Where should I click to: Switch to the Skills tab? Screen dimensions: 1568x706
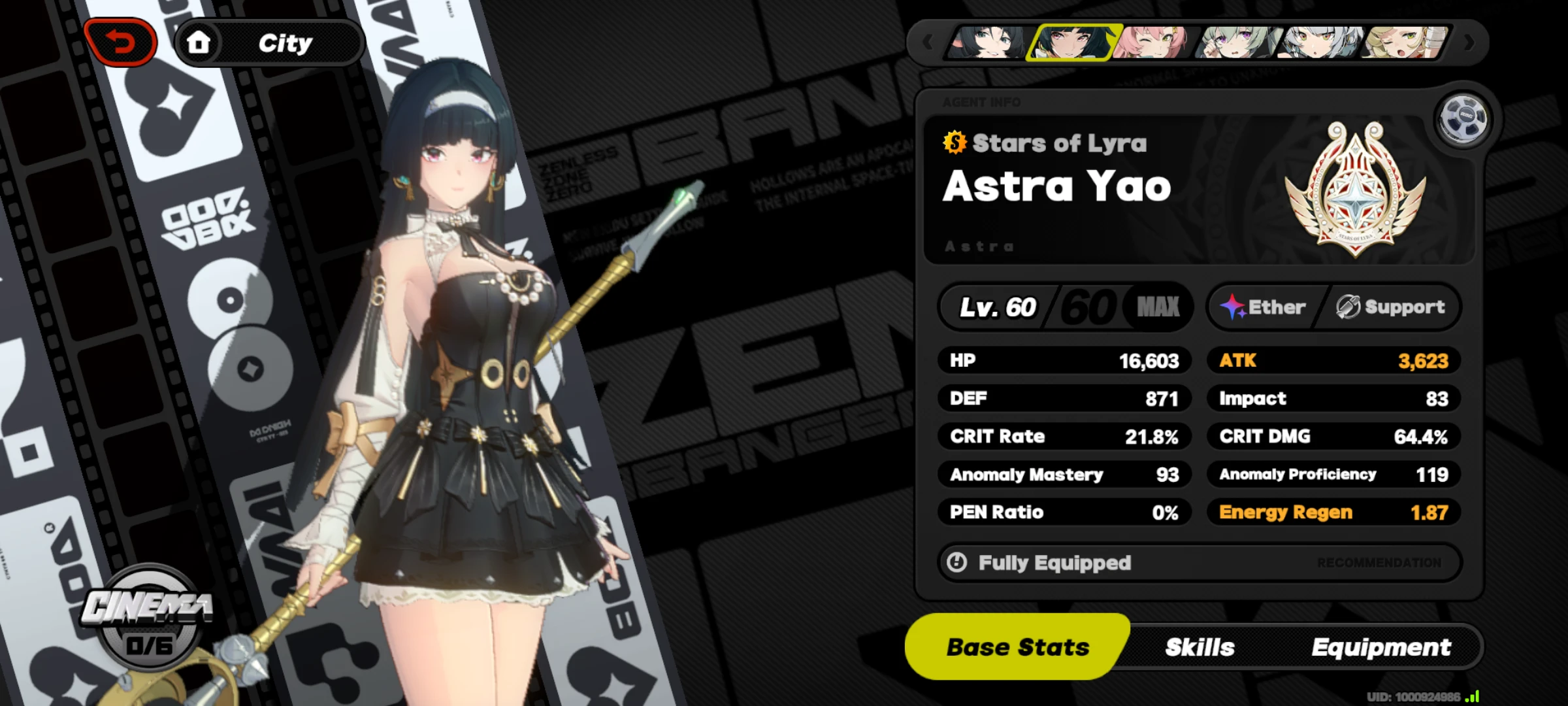(x=1200, y=647)
